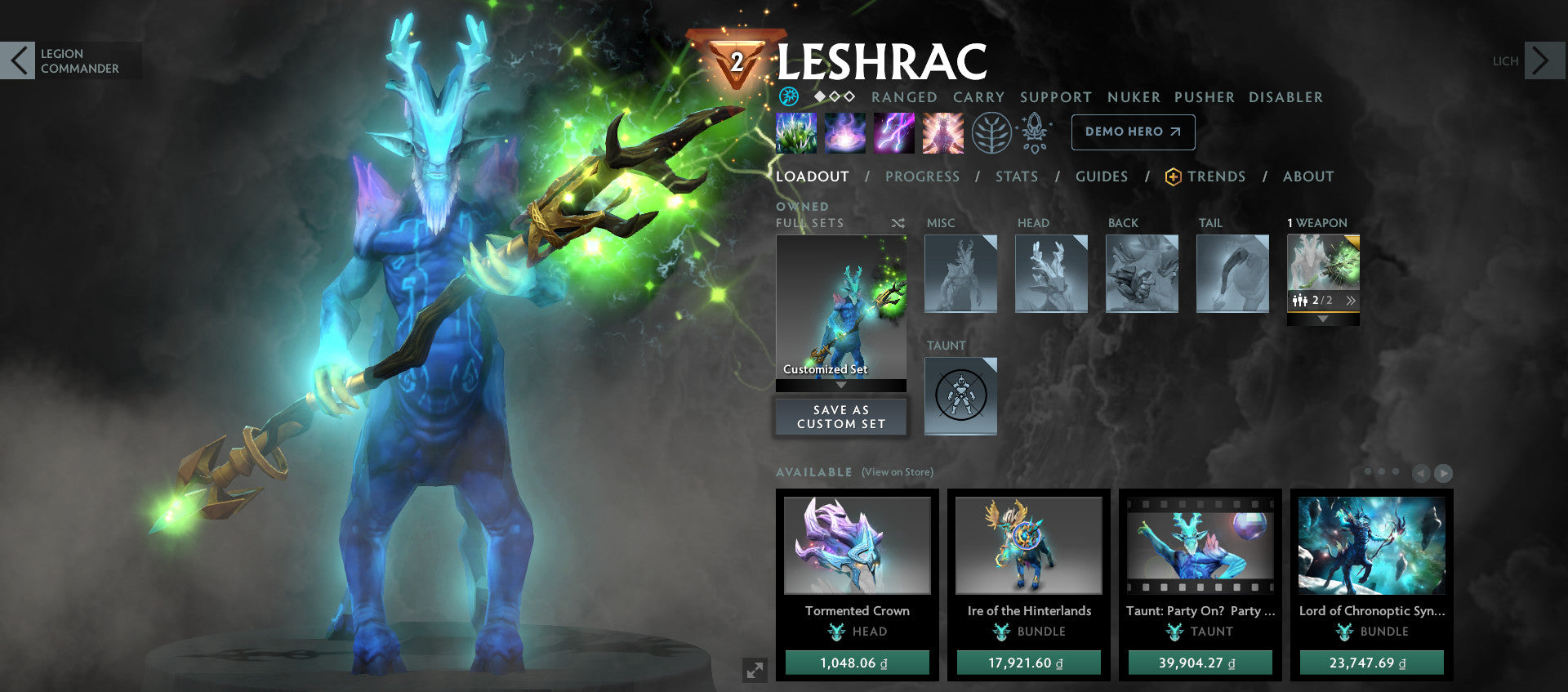Click the DEMO HERO button
This screenshot has height=692, width=1568.
point(1133,132)
